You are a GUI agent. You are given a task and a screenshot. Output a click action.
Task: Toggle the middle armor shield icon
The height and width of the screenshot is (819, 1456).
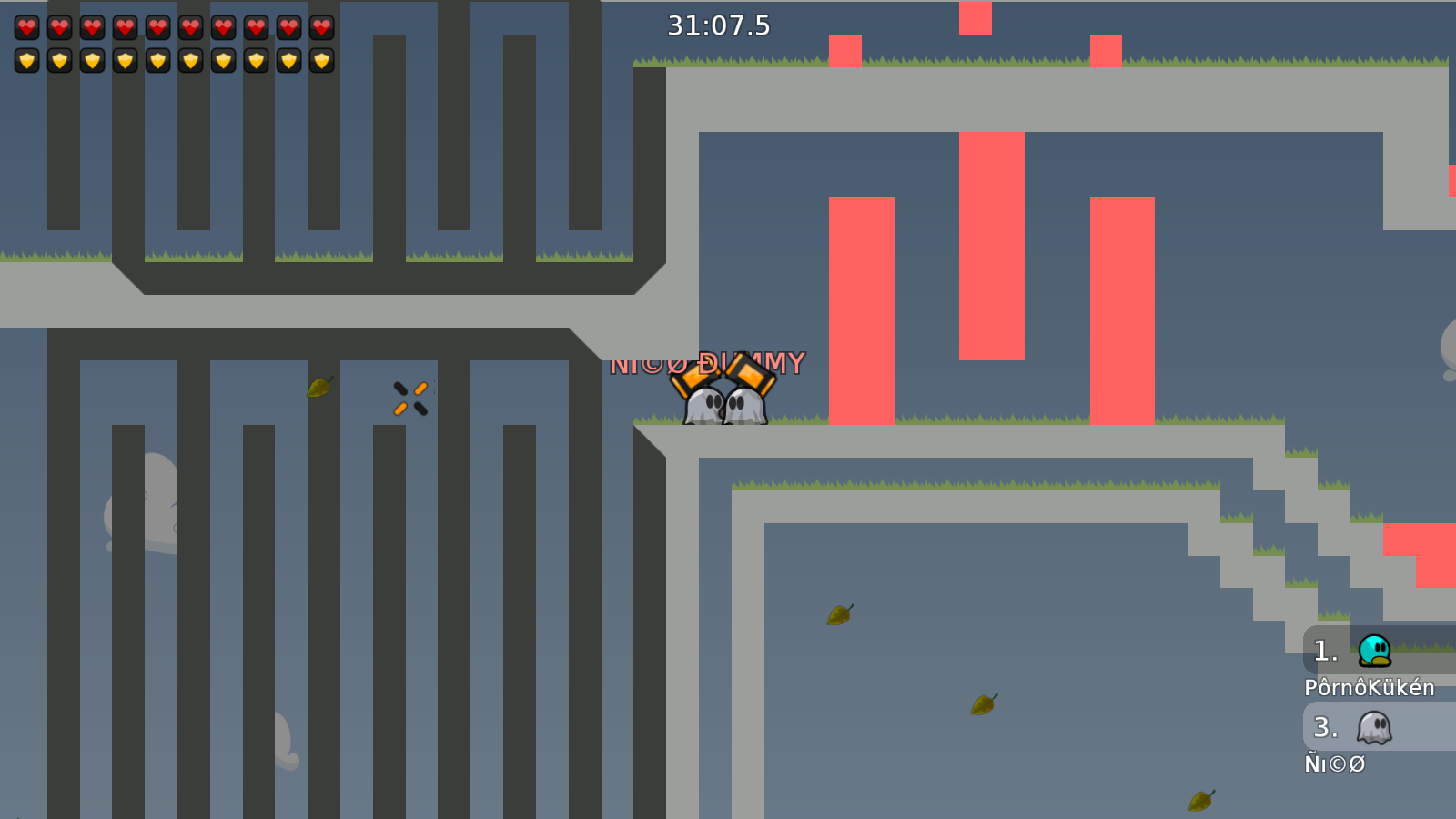[x=157, y=61]
